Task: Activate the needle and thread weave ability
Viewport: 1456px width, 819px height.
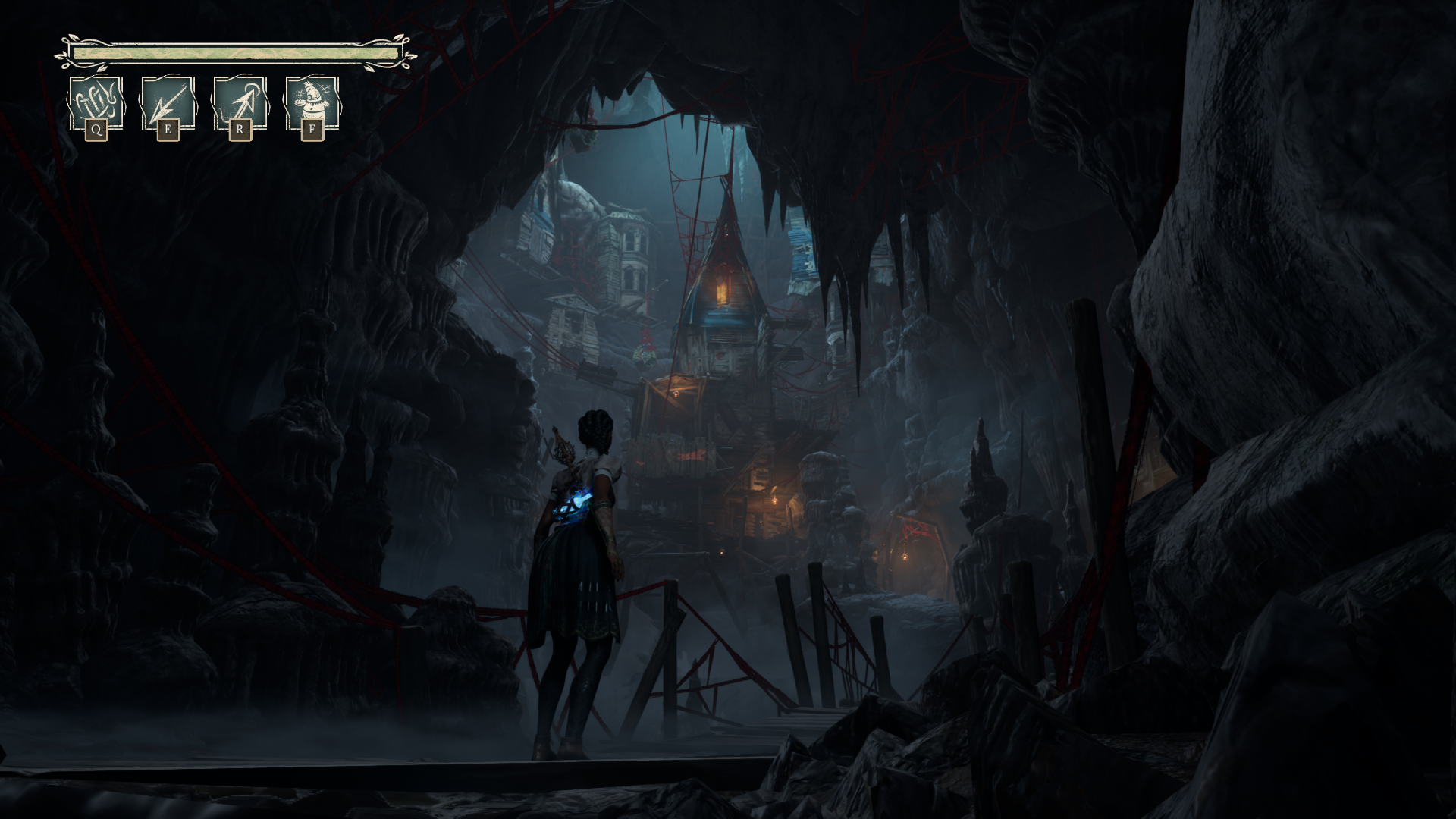Action: 96,103
